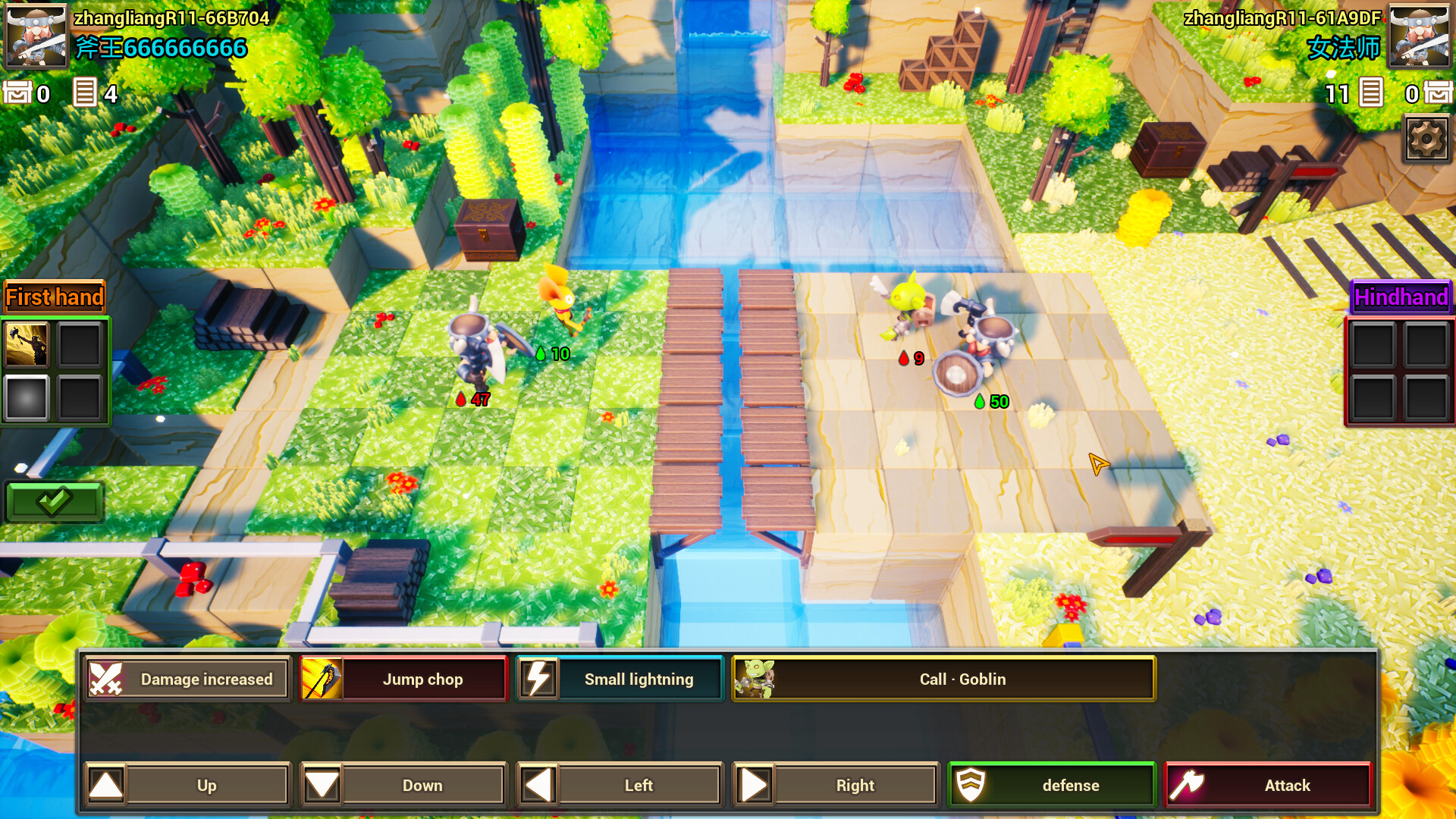
Task: Select the Jump chop axe skill icon
Action: pyautogui.click(x=322, y=678)
